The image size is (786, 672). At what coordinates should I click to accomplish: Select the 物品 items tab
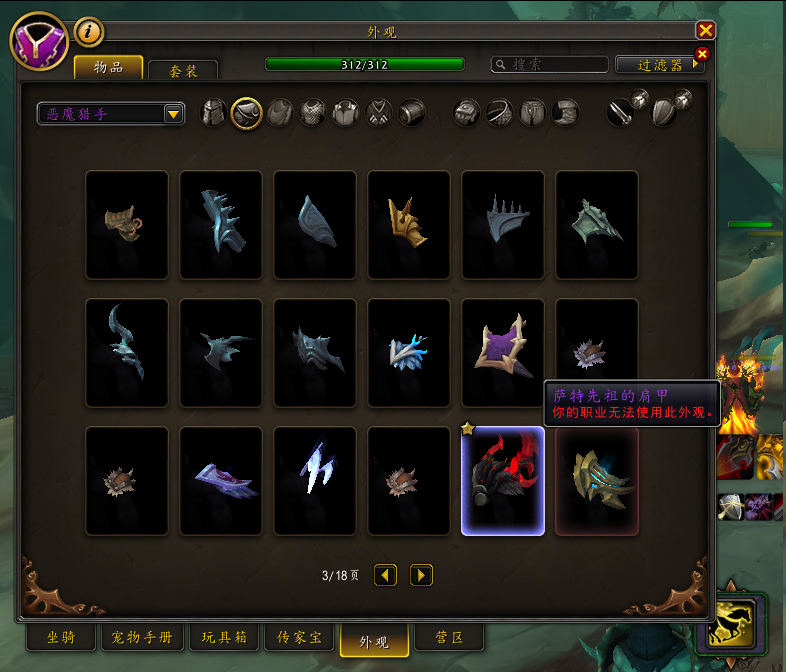[108, 67]
